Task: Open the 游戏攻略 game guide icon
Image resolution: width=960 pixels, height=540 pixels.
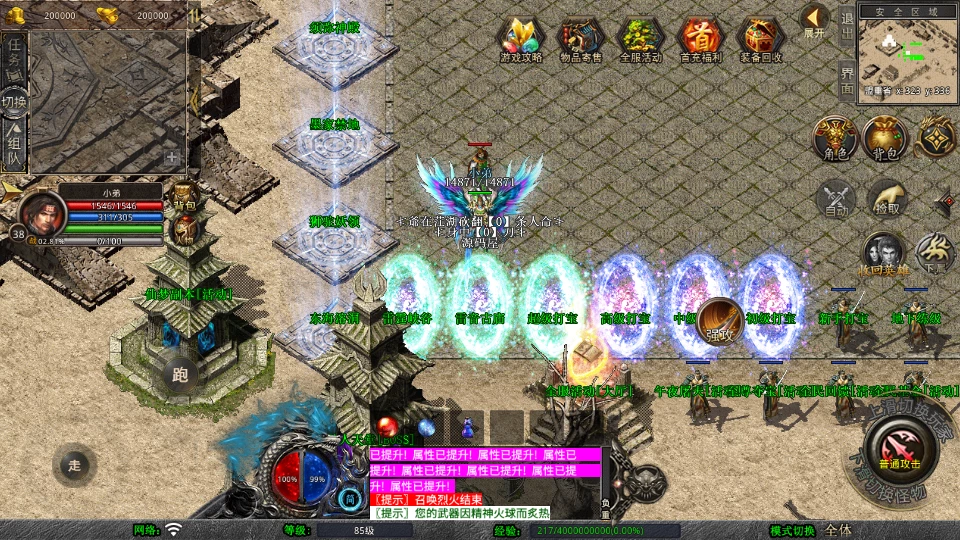Action: [x=521, y=38]
